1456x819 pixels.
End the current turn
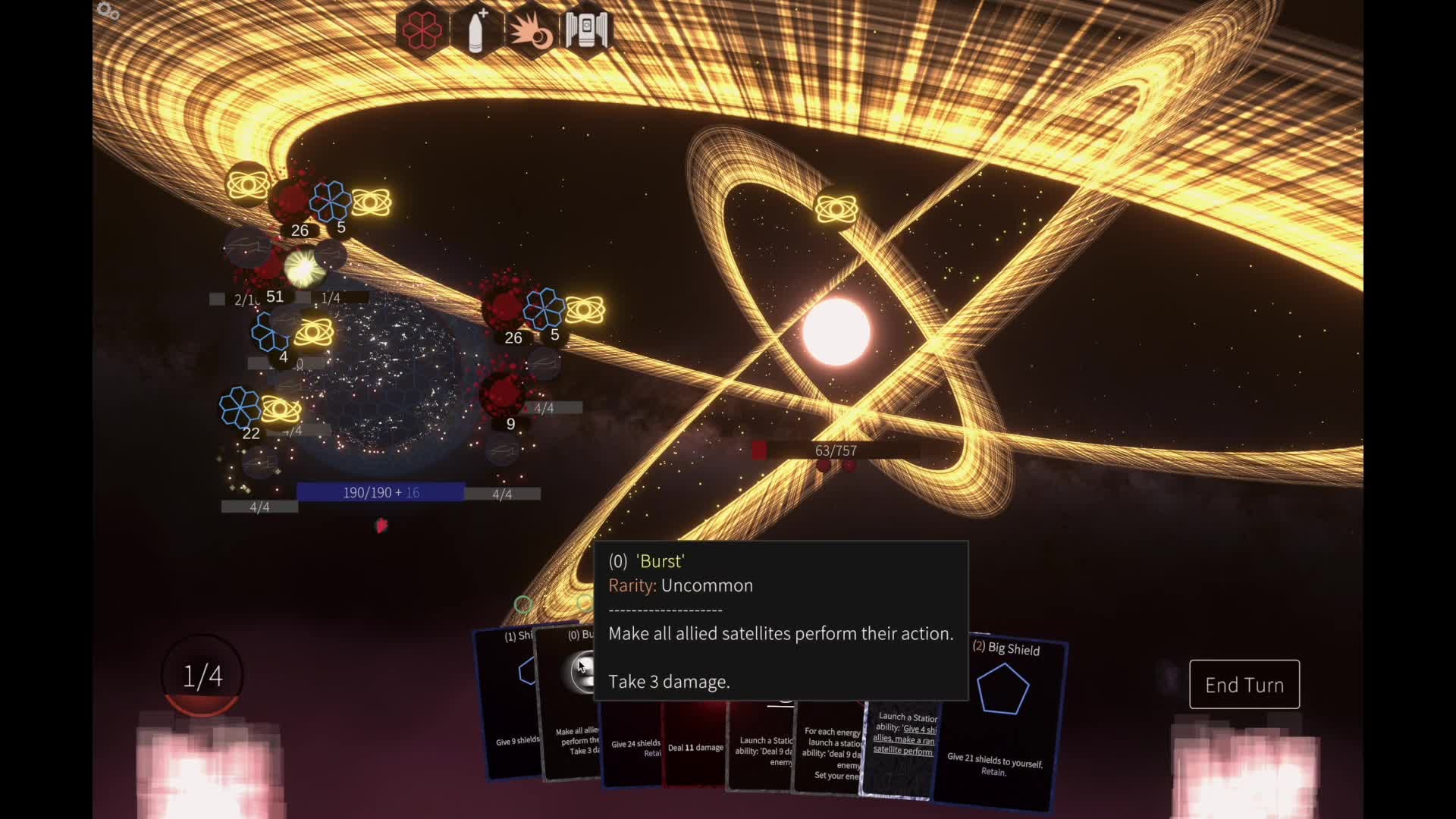pyautogui.click(x=1244, y=685)
